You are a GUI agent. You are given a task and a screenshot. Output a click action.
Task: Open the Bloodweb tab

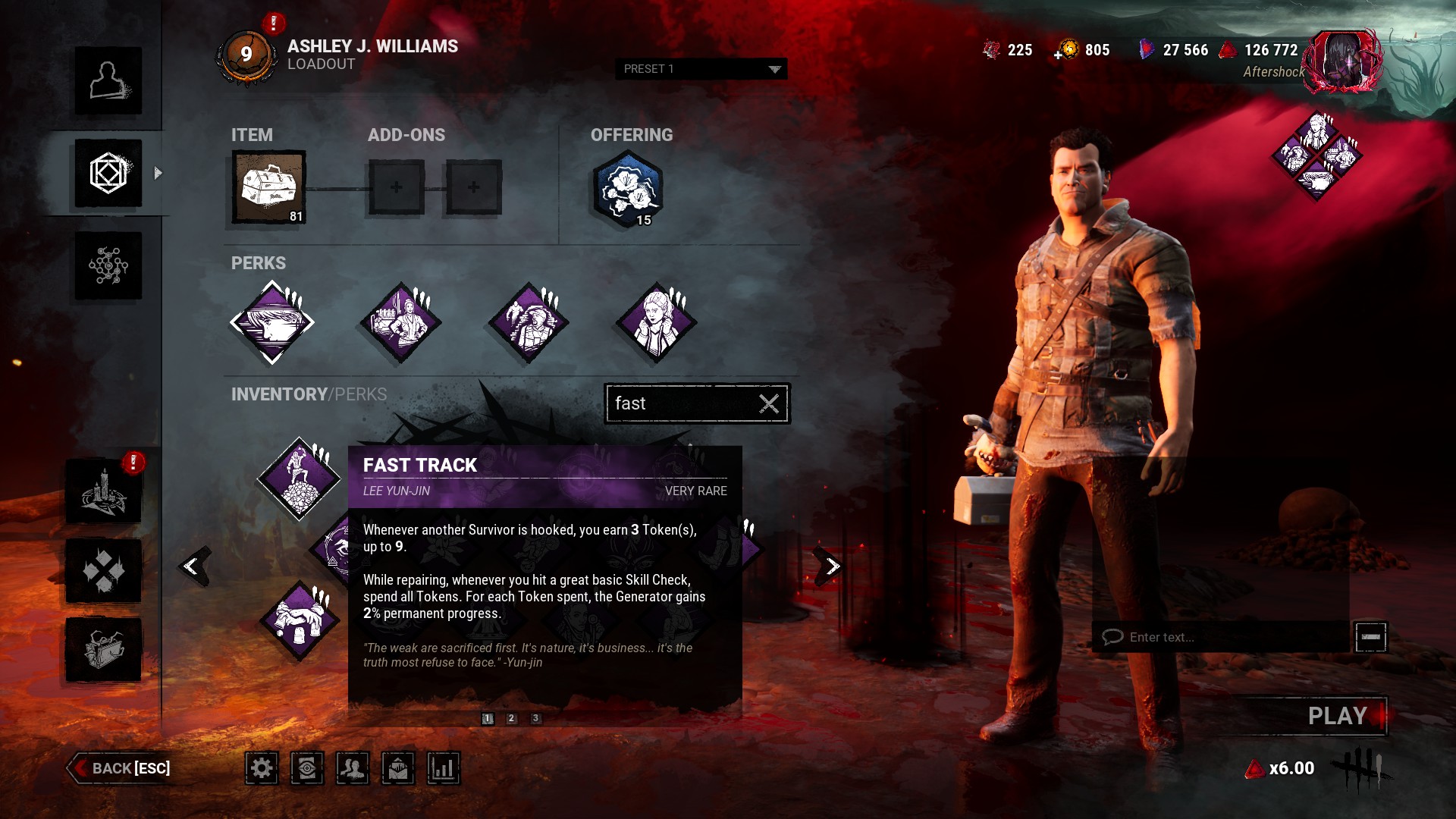coord(108,265)
